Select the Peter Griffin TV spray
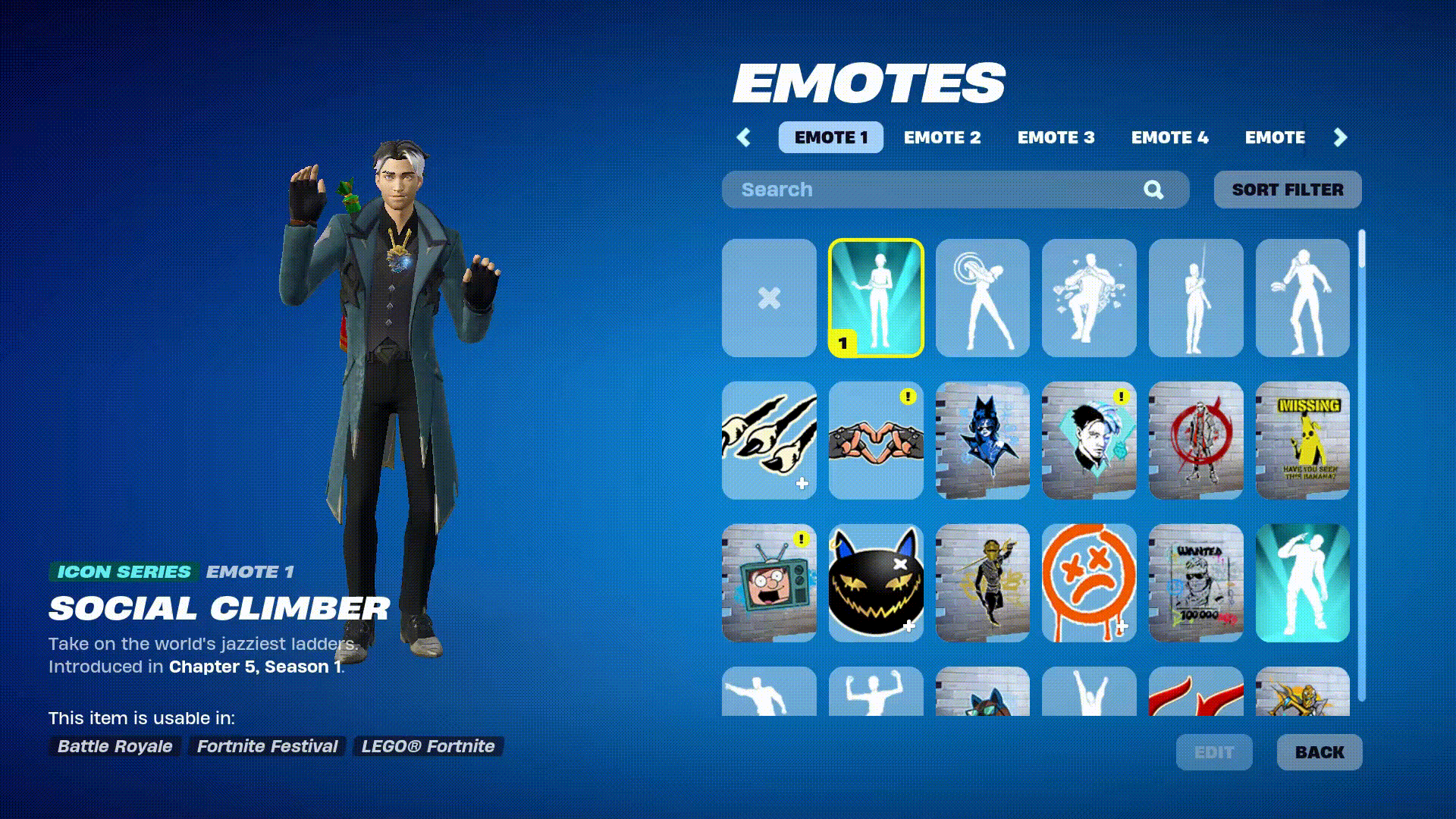This screenshot has height=819, width=1456. 769,585
